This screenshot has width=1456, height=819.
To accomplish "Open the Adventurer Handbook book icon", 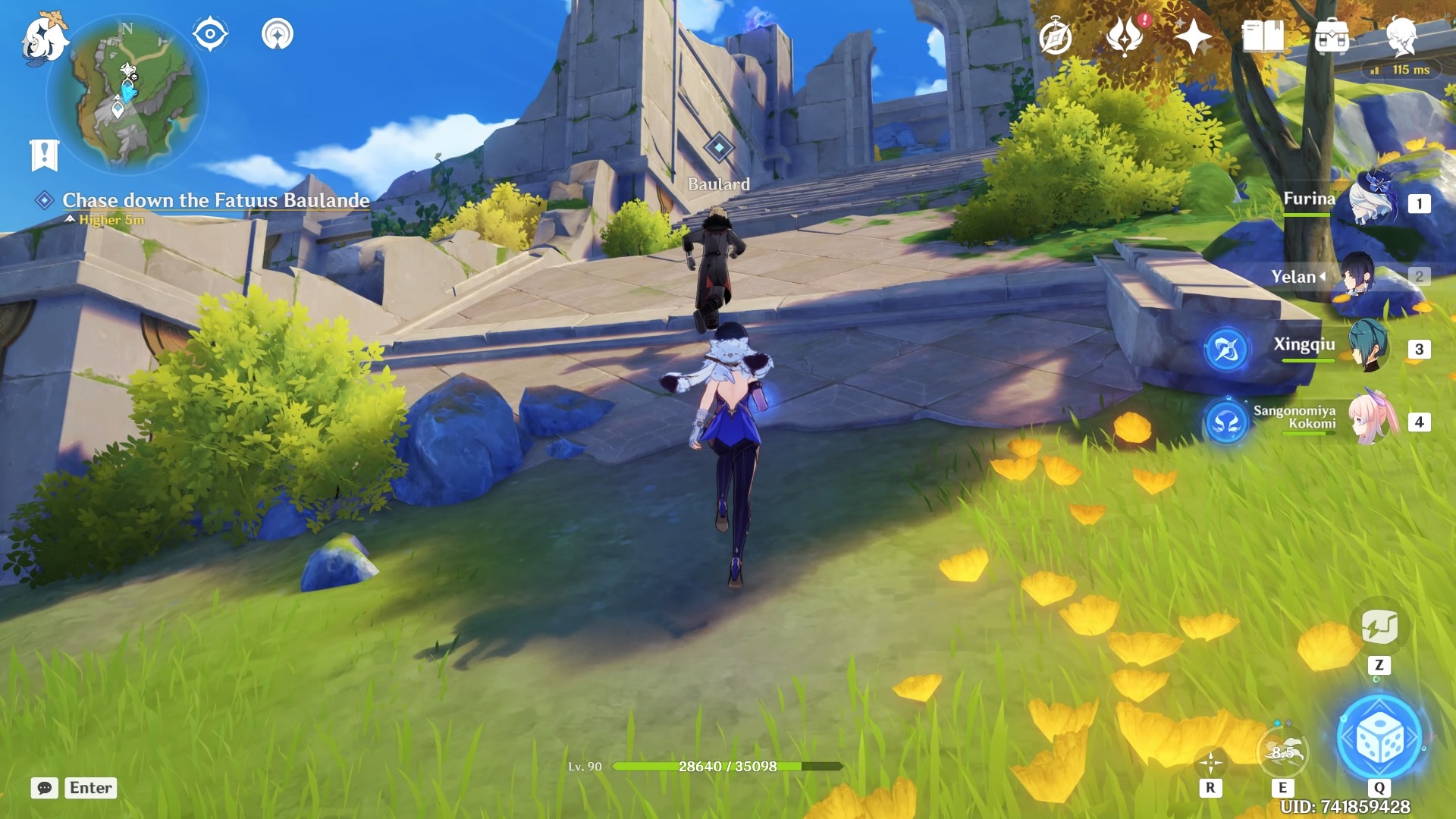I will pyautogui.click(x=1263, y=36).
